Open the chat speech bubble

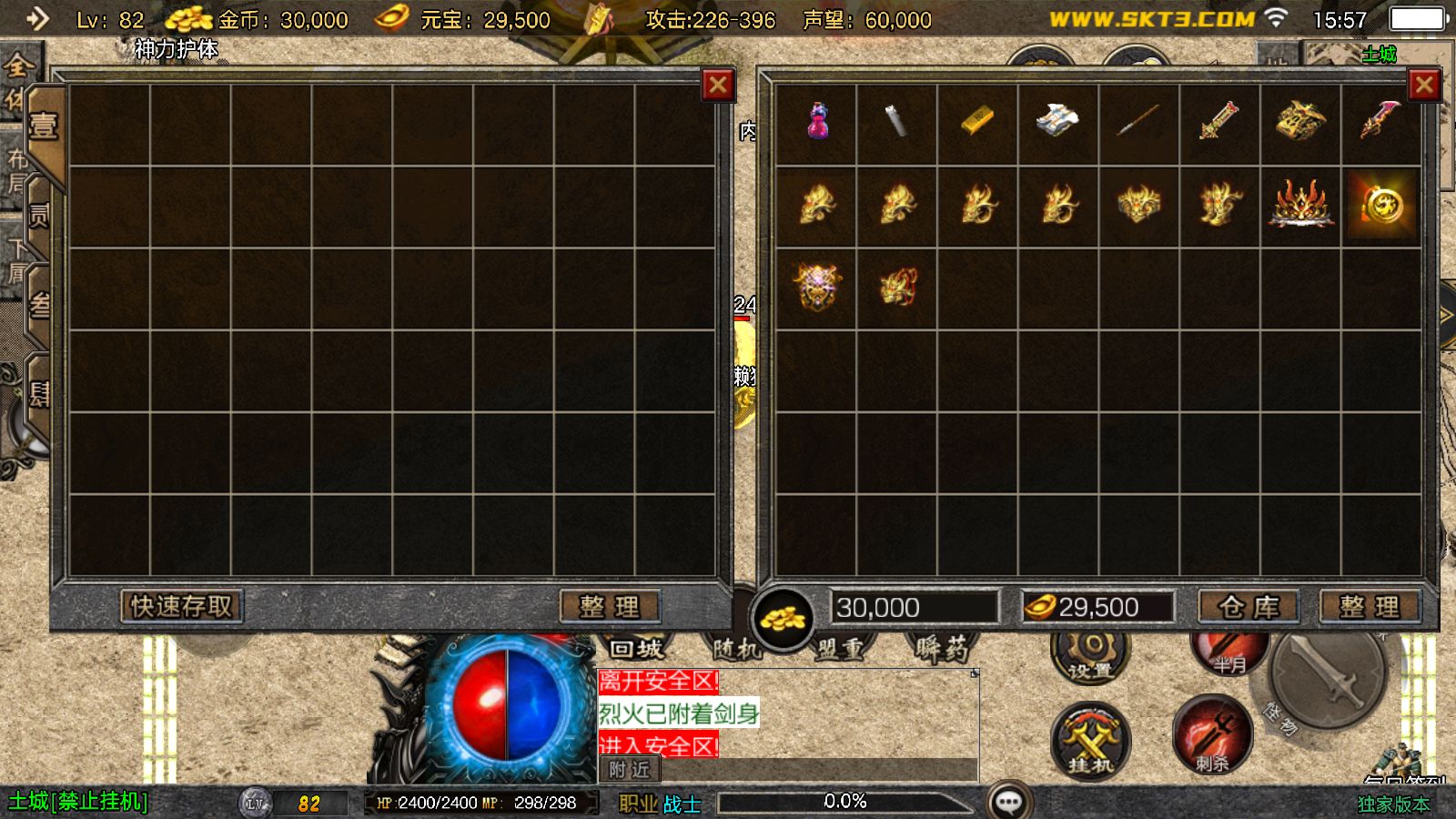(1008, 802)
